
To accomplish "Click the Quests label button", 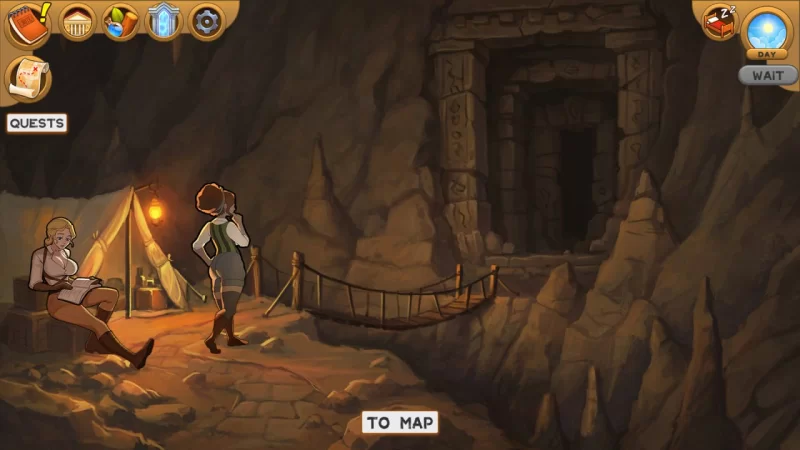I will (x=37, y=123).
